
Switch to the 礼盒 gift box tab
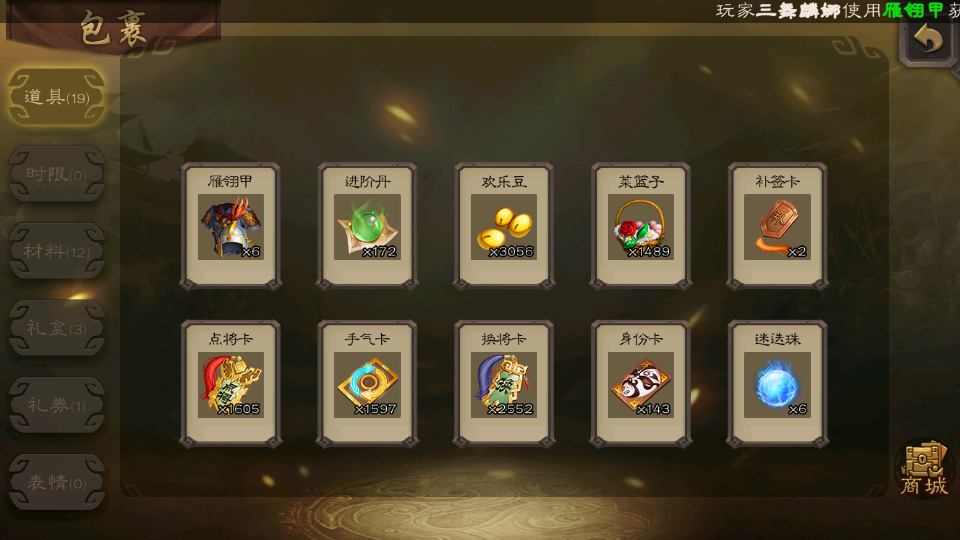pyautogui.click(x=56, y=328)
